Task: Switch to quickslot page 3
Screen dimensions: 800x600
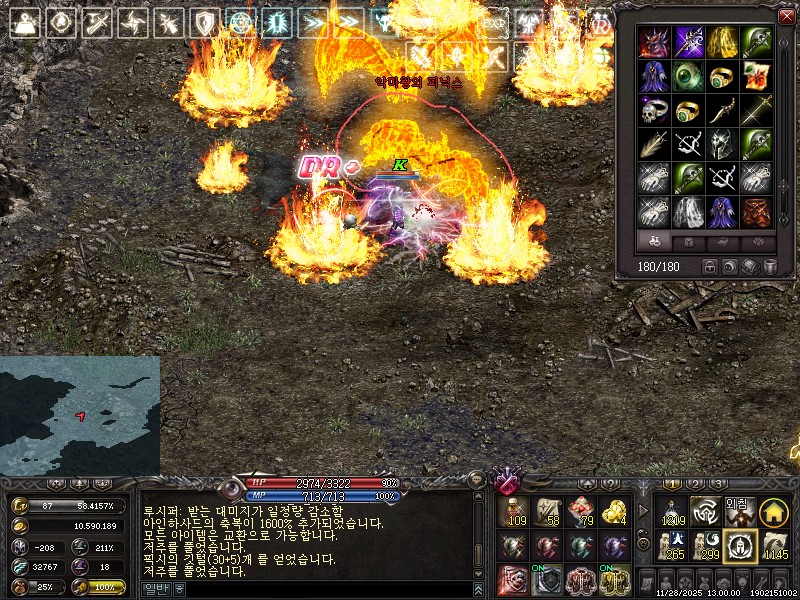Action: pos(718,484)
